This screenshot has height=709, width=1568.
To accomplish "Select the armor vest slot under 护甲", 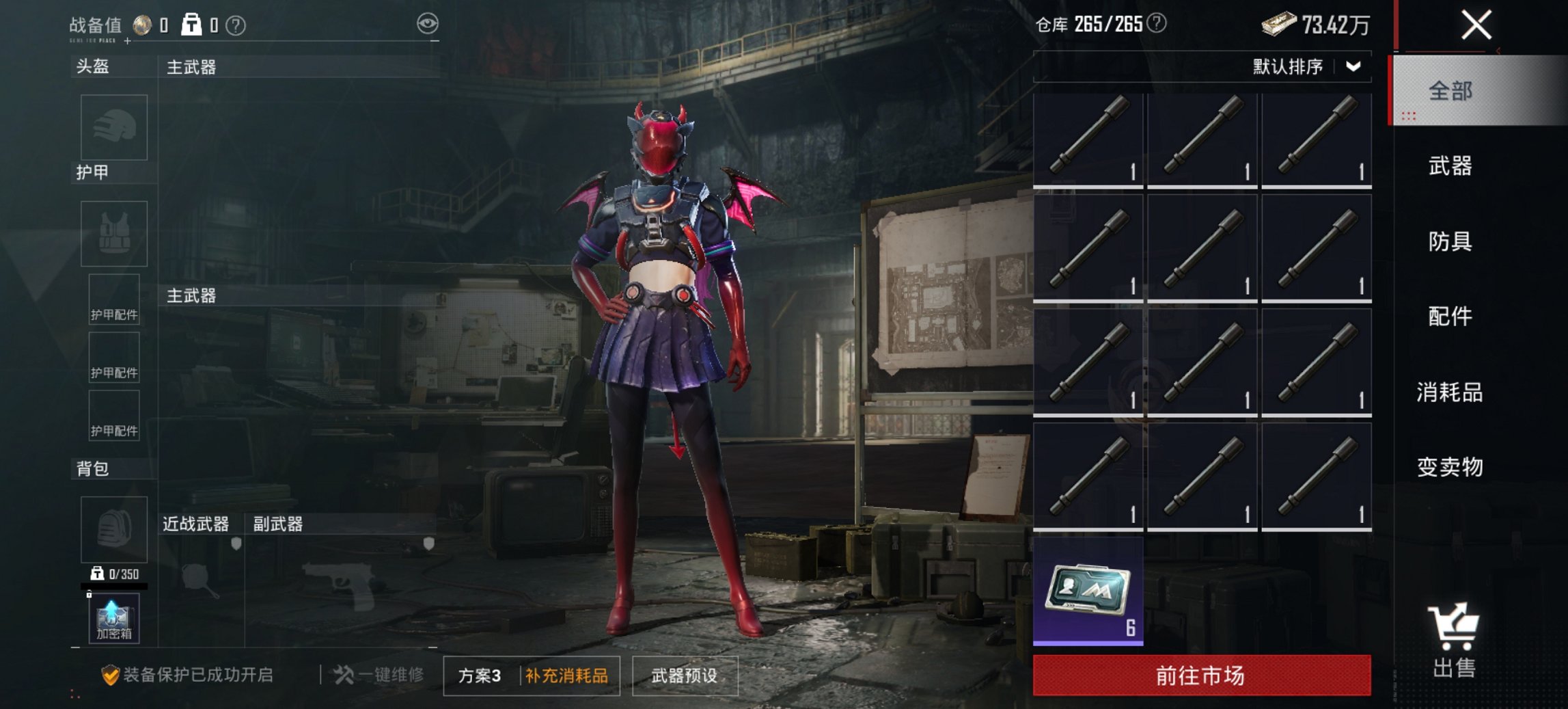I will pos(113,233).
